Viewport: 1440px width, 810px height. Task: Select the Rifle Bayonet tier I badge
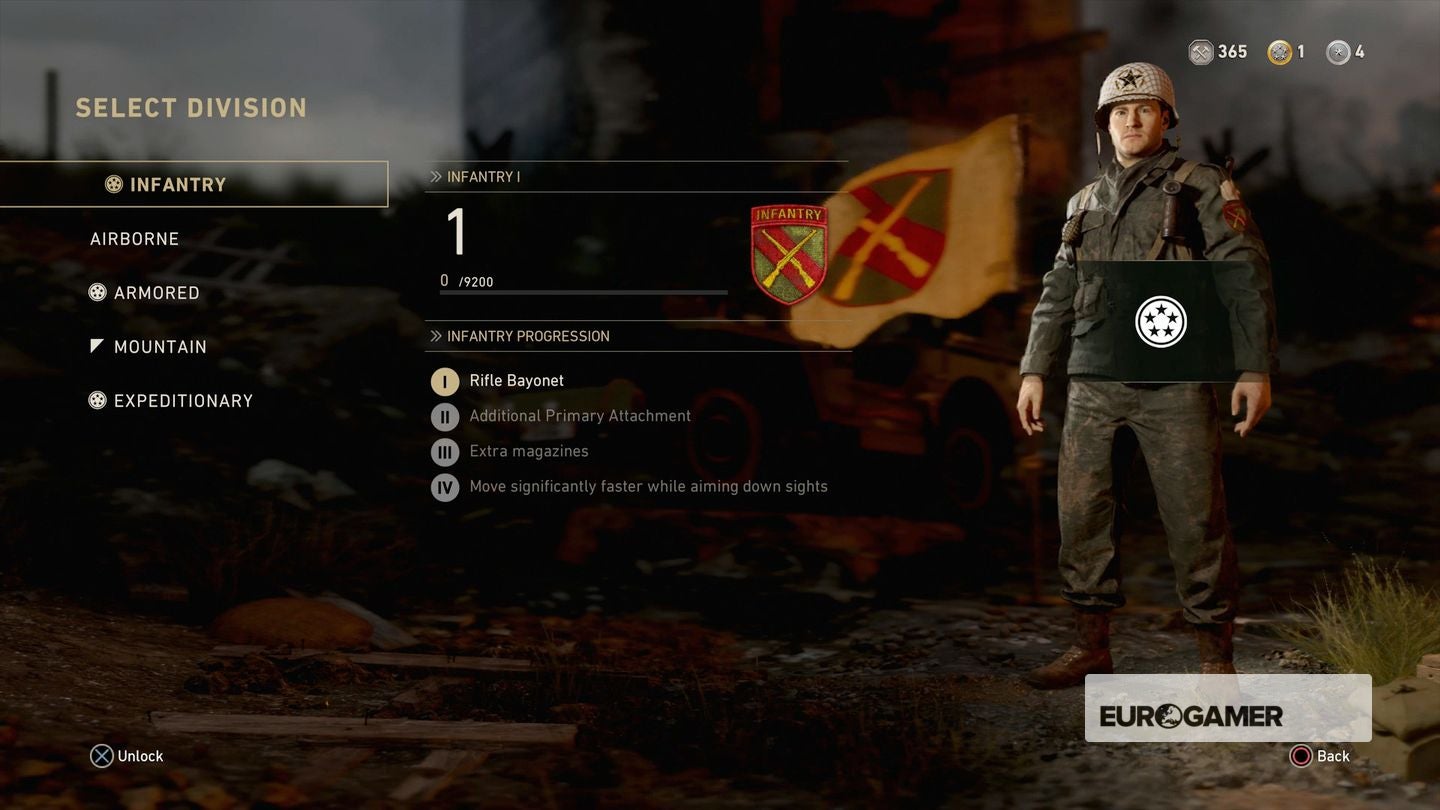click(x=444, y=381)
